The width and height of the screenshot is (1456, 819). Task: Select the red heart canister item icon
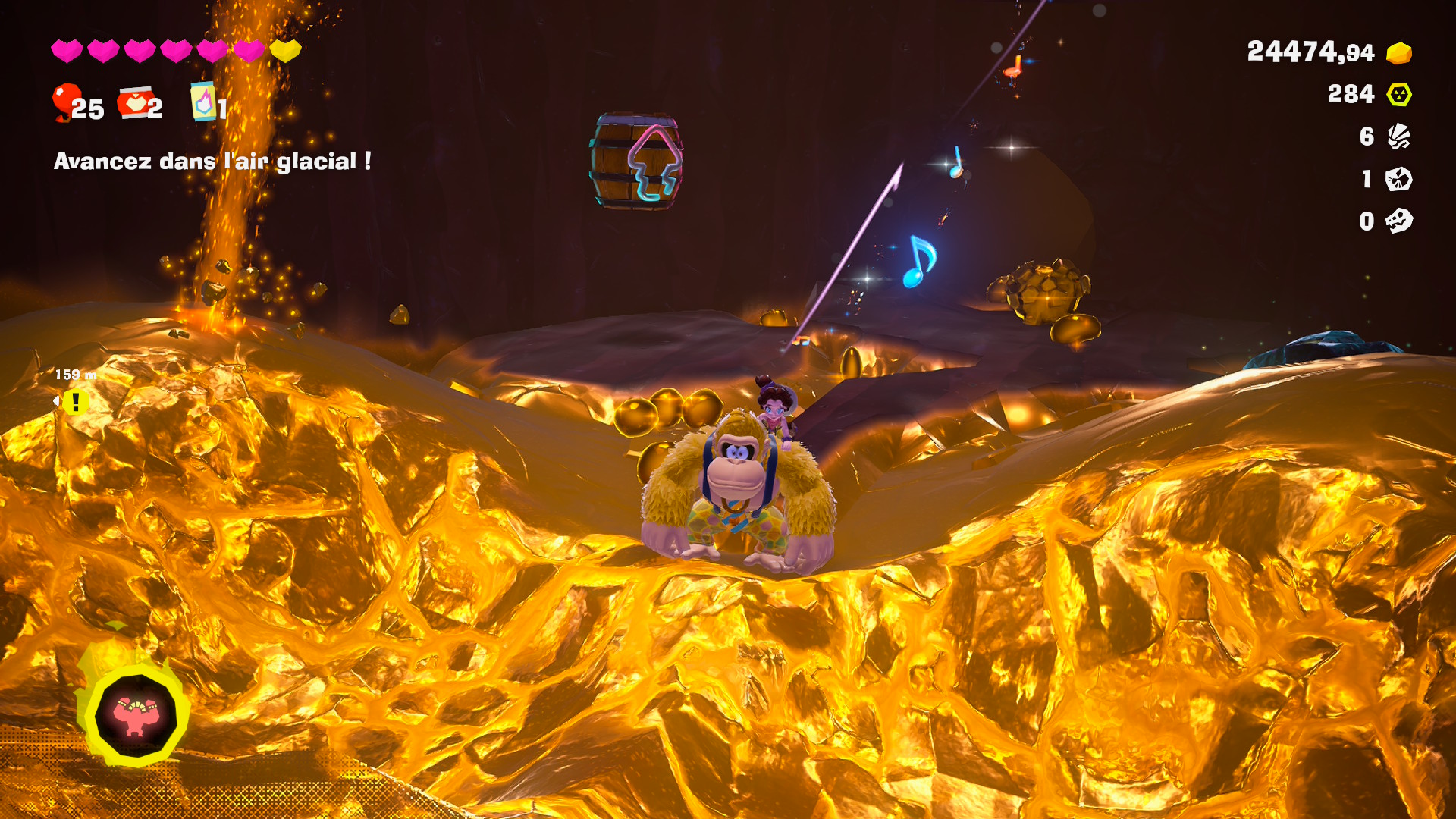134,102
